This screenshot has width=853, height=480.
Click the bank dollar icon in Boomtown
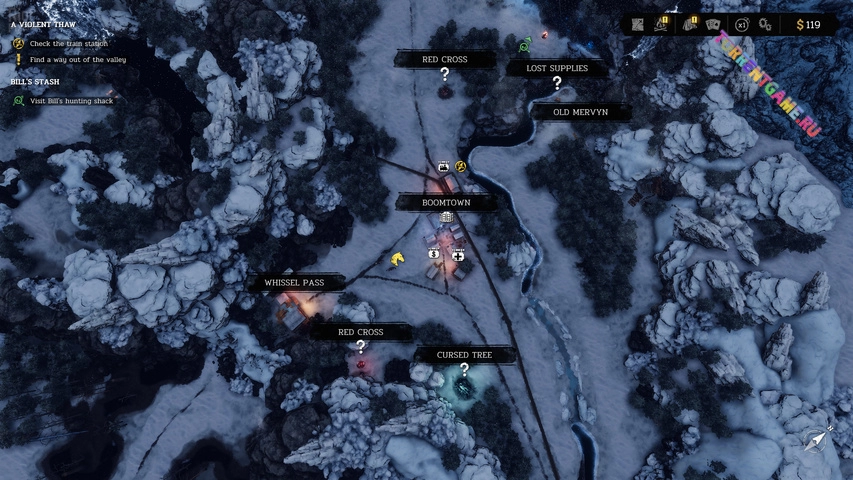[434, 254]
